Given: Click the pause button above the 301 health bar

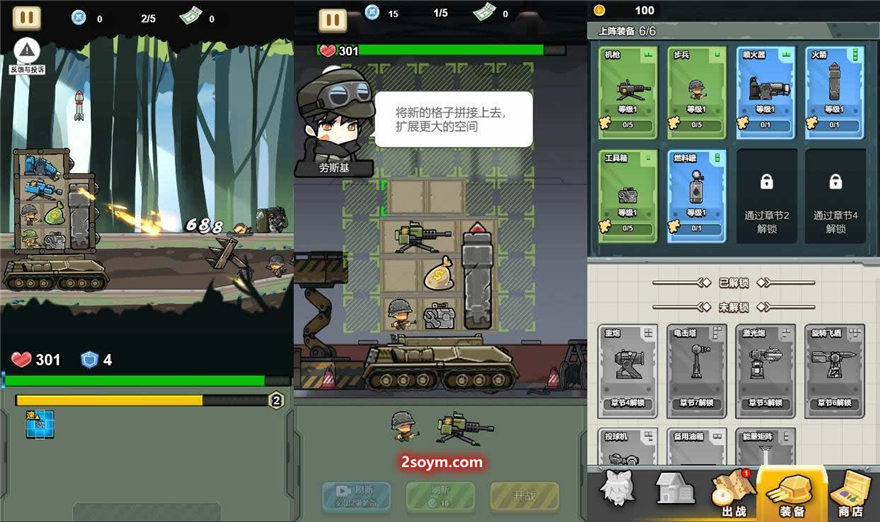Looking at the screenshot, I should 332,19.
